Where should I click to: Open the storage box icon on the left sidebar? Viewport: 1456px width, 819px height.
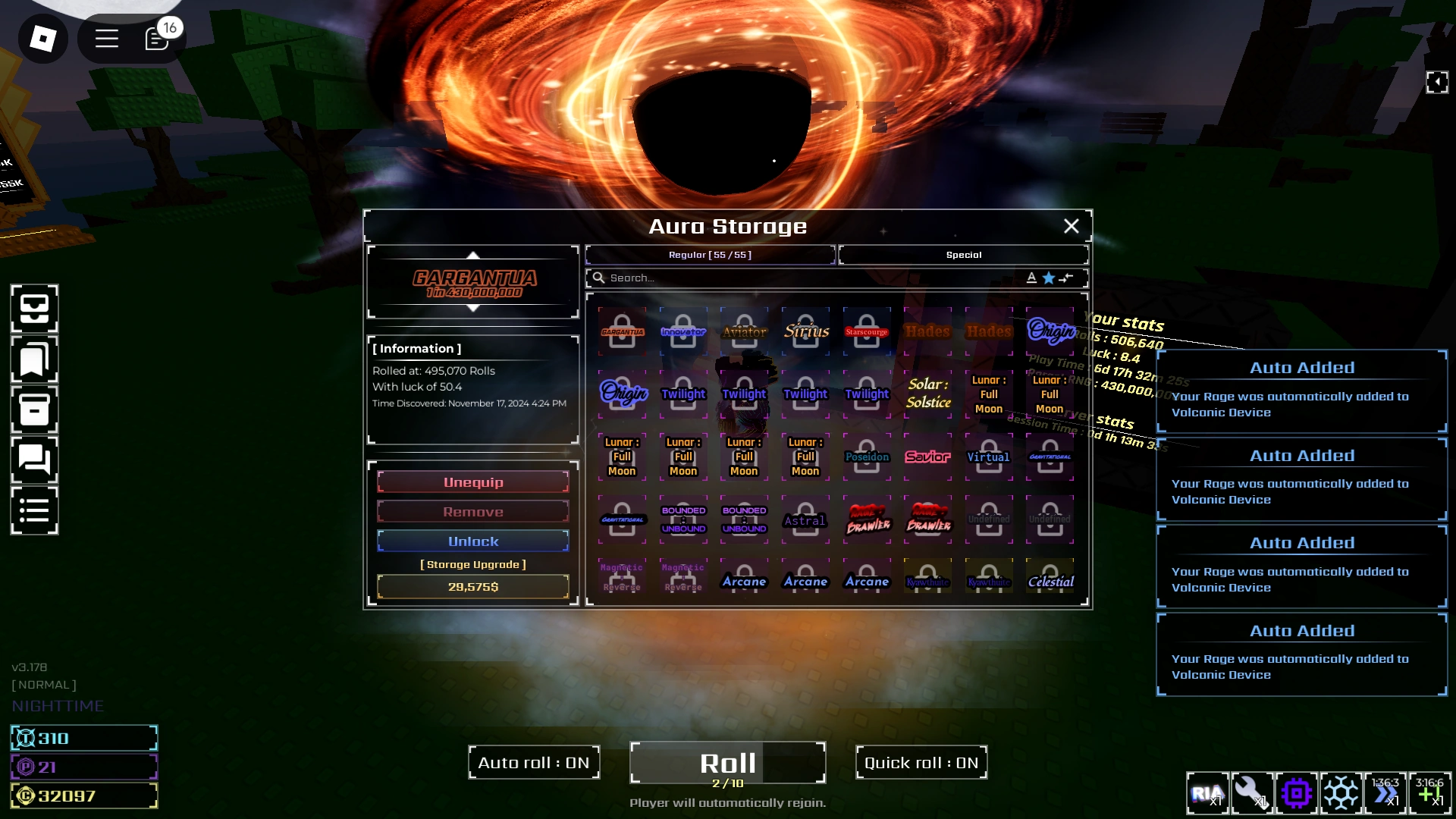(33, 409)
